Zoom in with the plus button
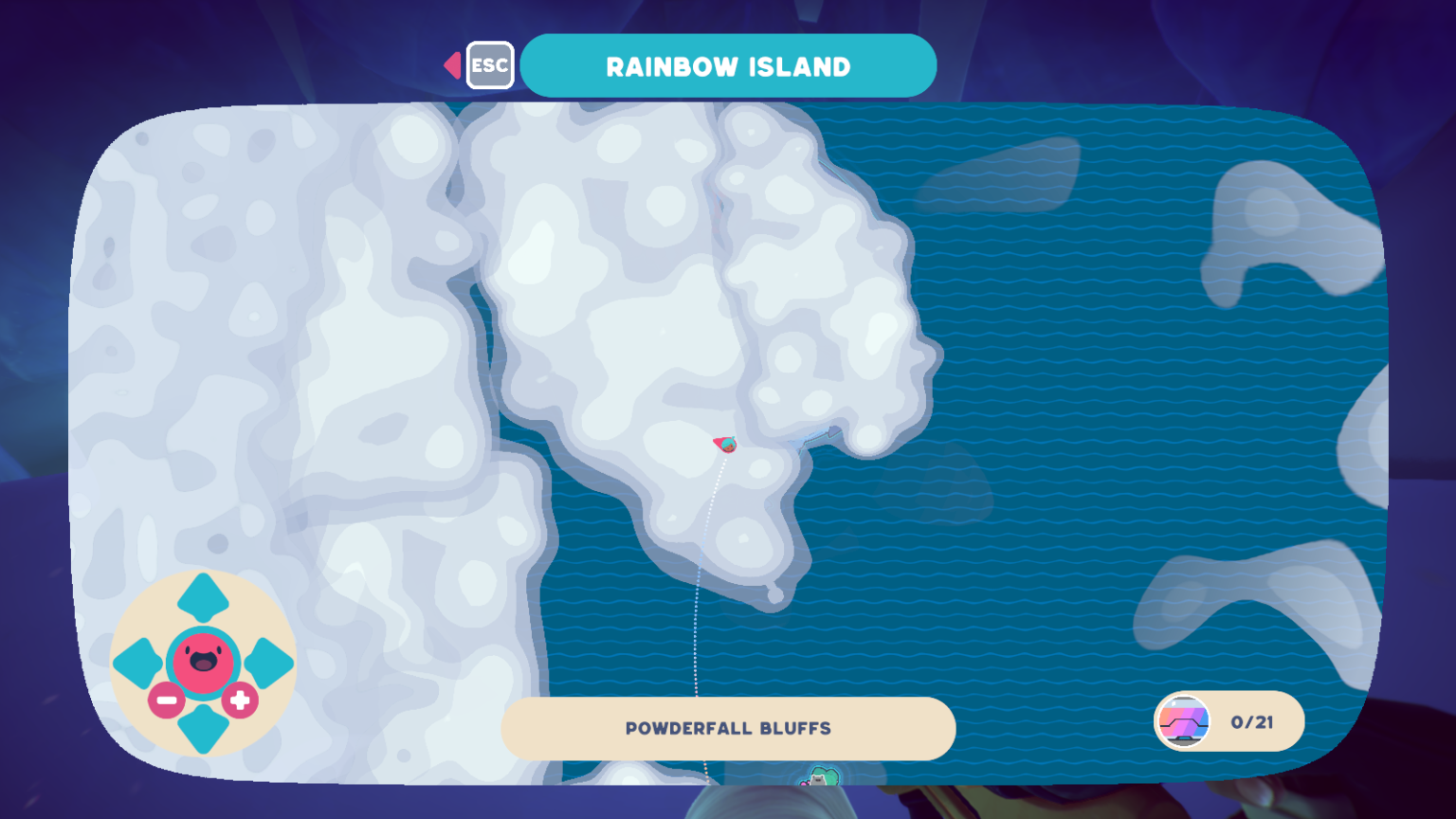Viewport: 1456px width, 819px height. [241, 698]
